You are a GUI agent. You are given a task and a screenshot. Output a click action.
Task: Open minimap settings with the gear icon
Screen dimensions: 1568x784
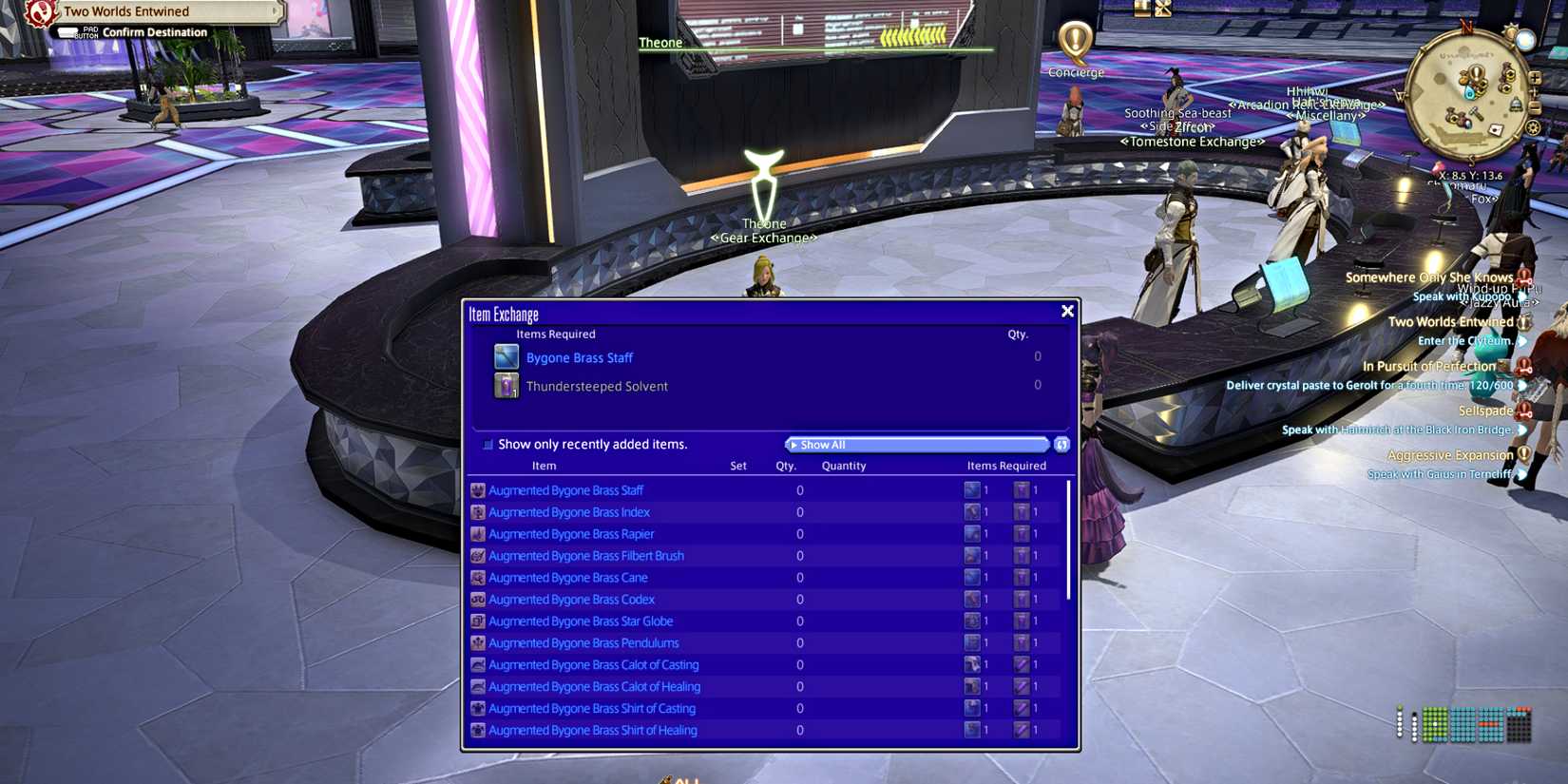pyautogui.click(x=1534, y=127)
